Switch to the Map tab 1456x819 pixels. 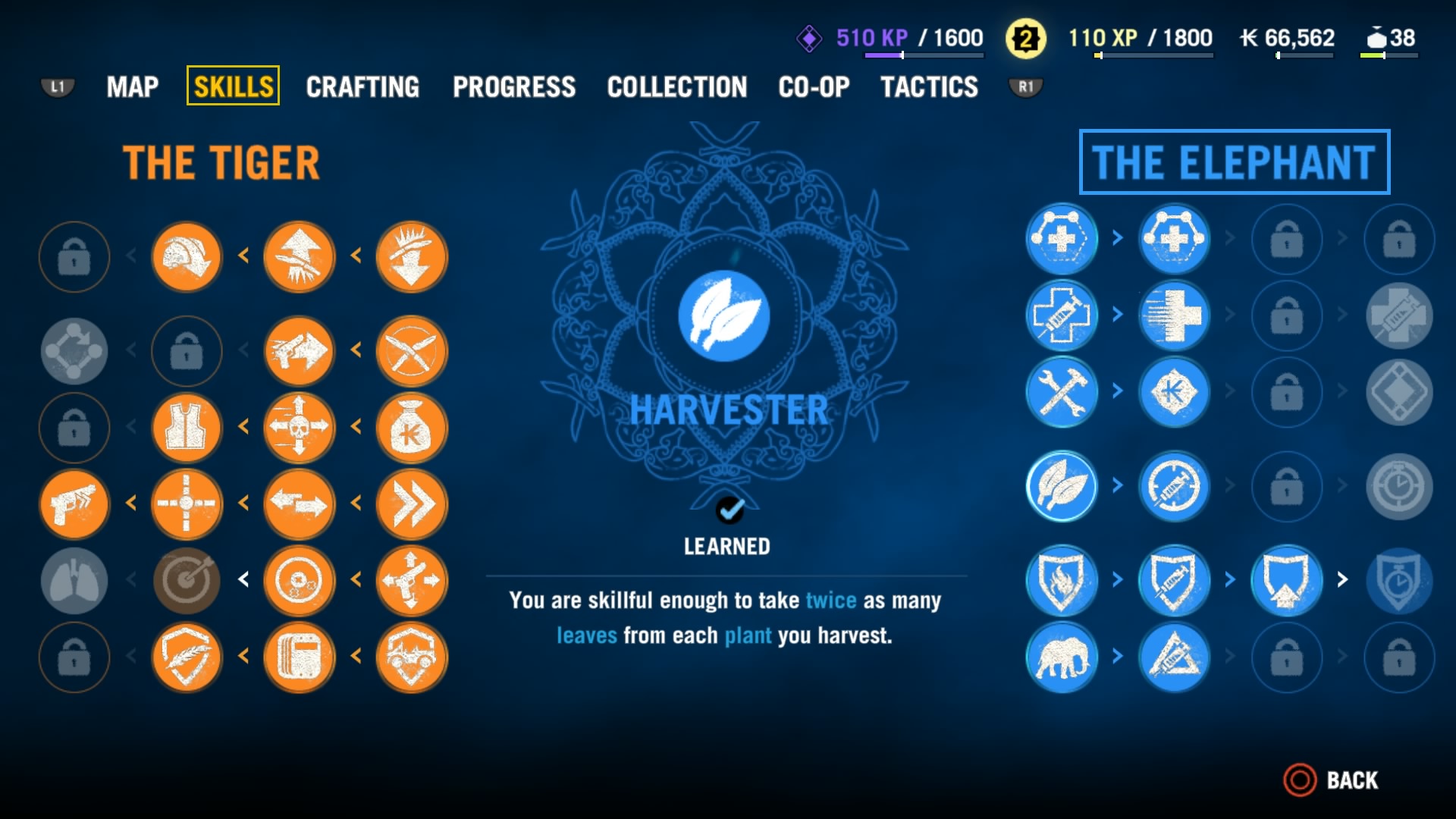(x=133, y=87)
